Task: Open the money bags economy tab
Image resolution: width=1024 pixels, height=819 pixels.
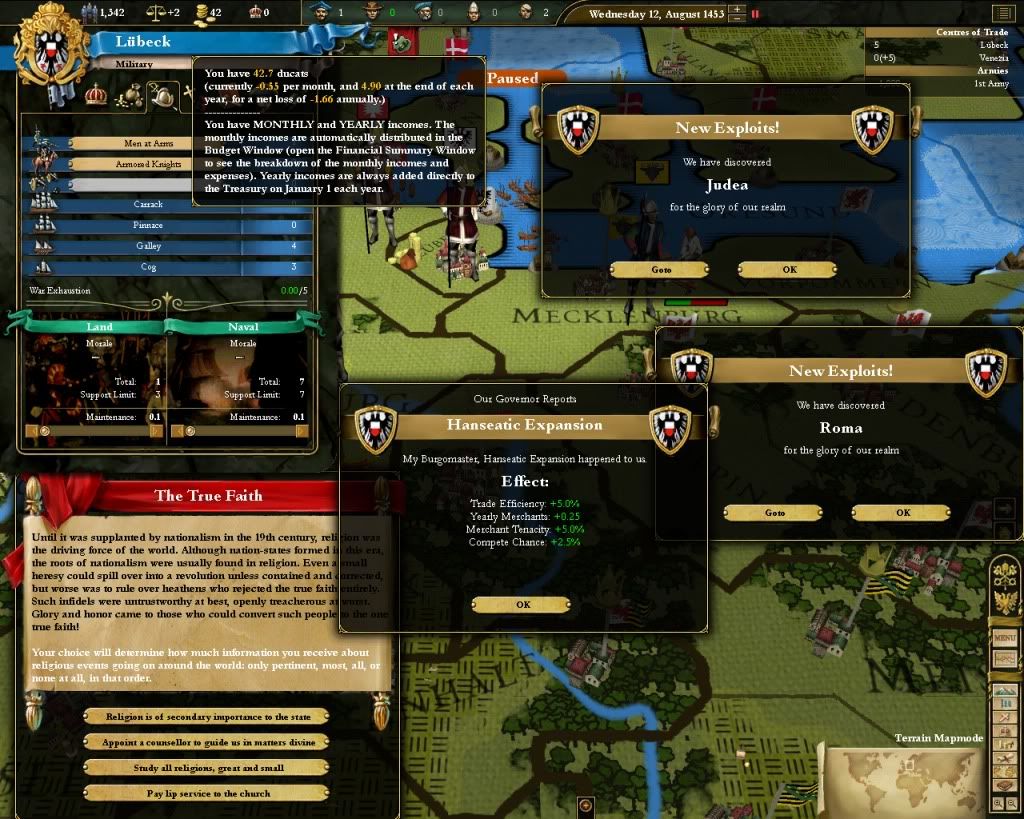Action: coord(129,96)
